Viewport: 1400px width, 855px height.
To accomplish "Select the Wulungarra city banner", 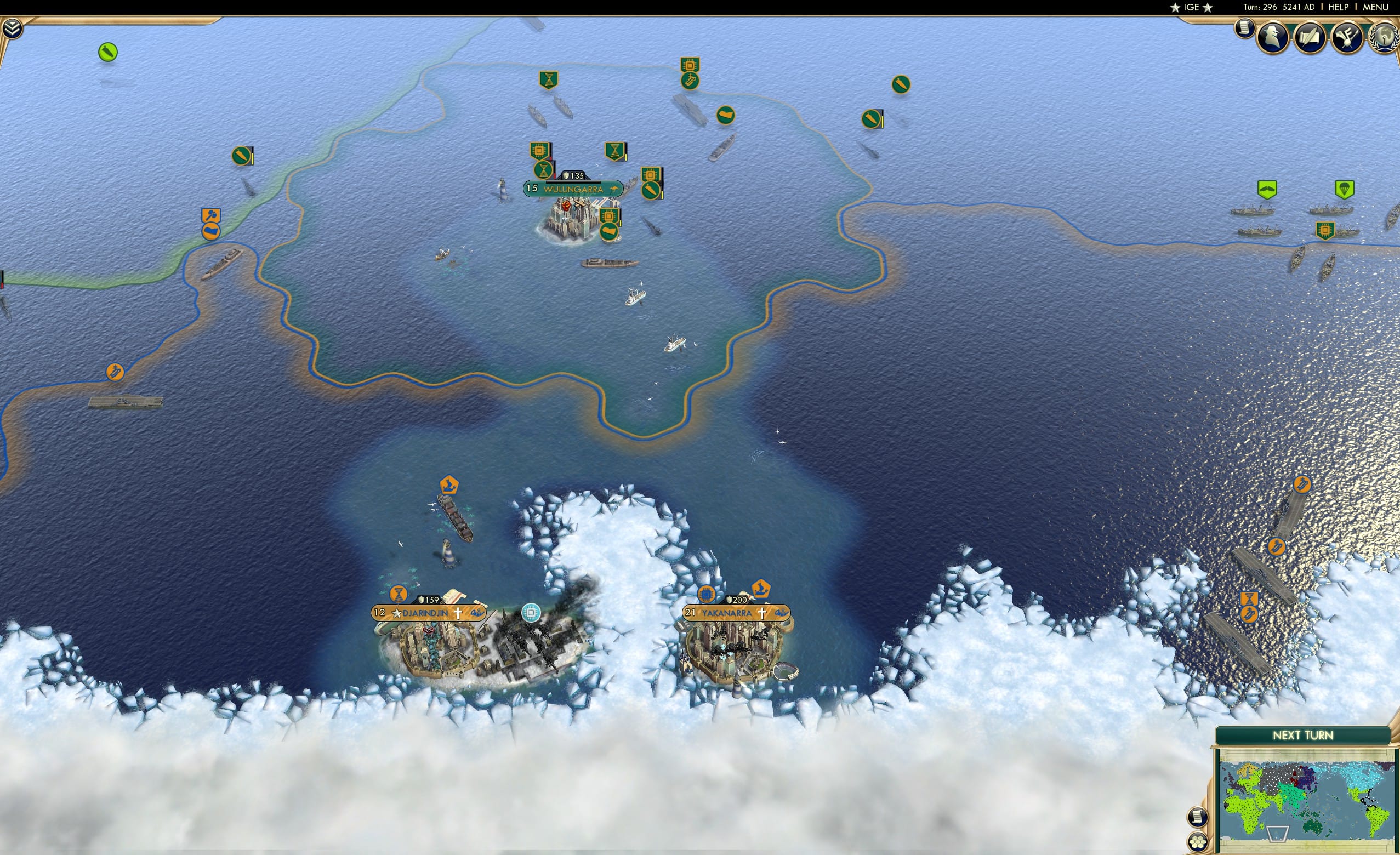I will click(x=573, y=188).
